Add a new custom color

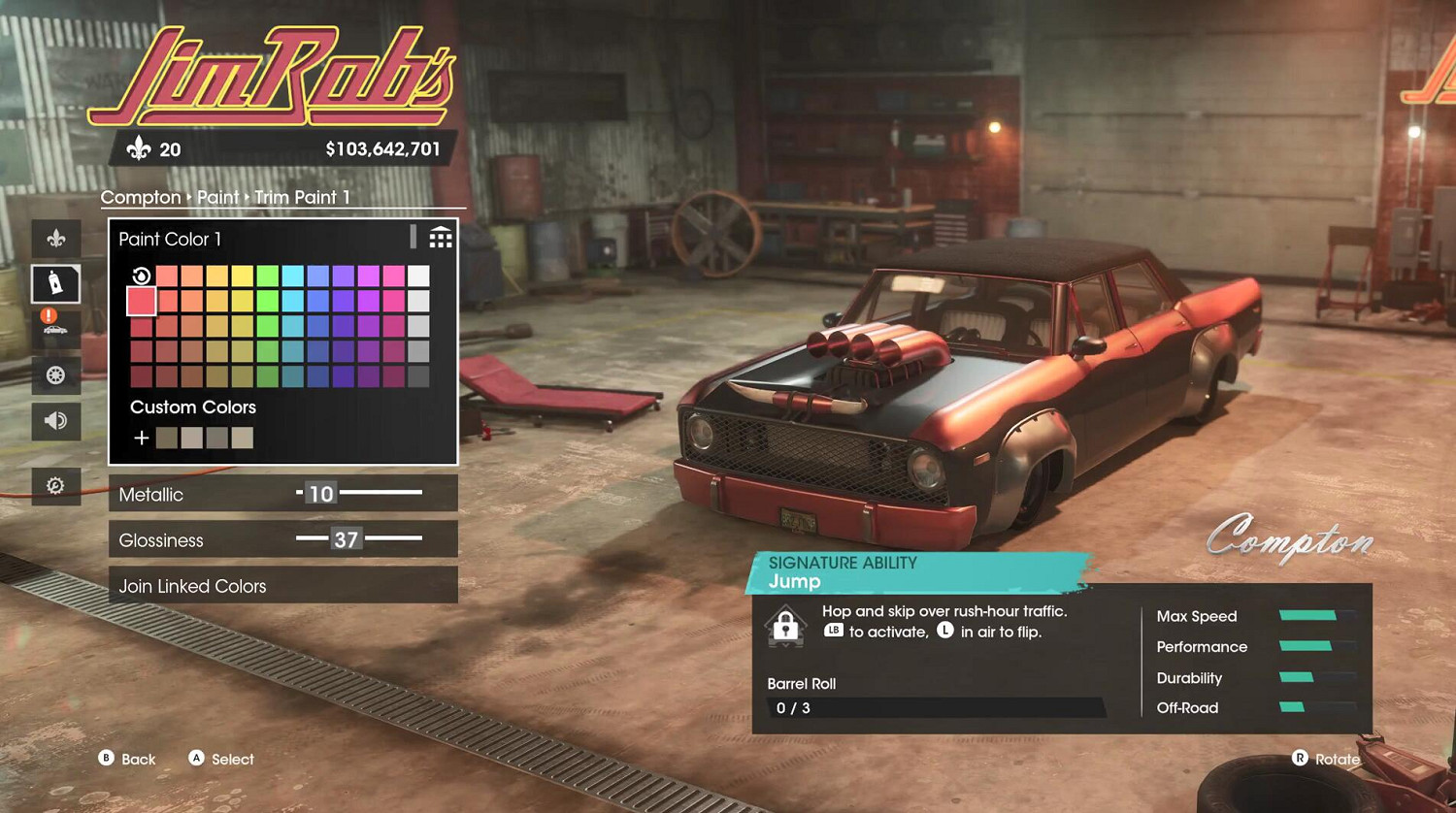[x=142, y=438]
